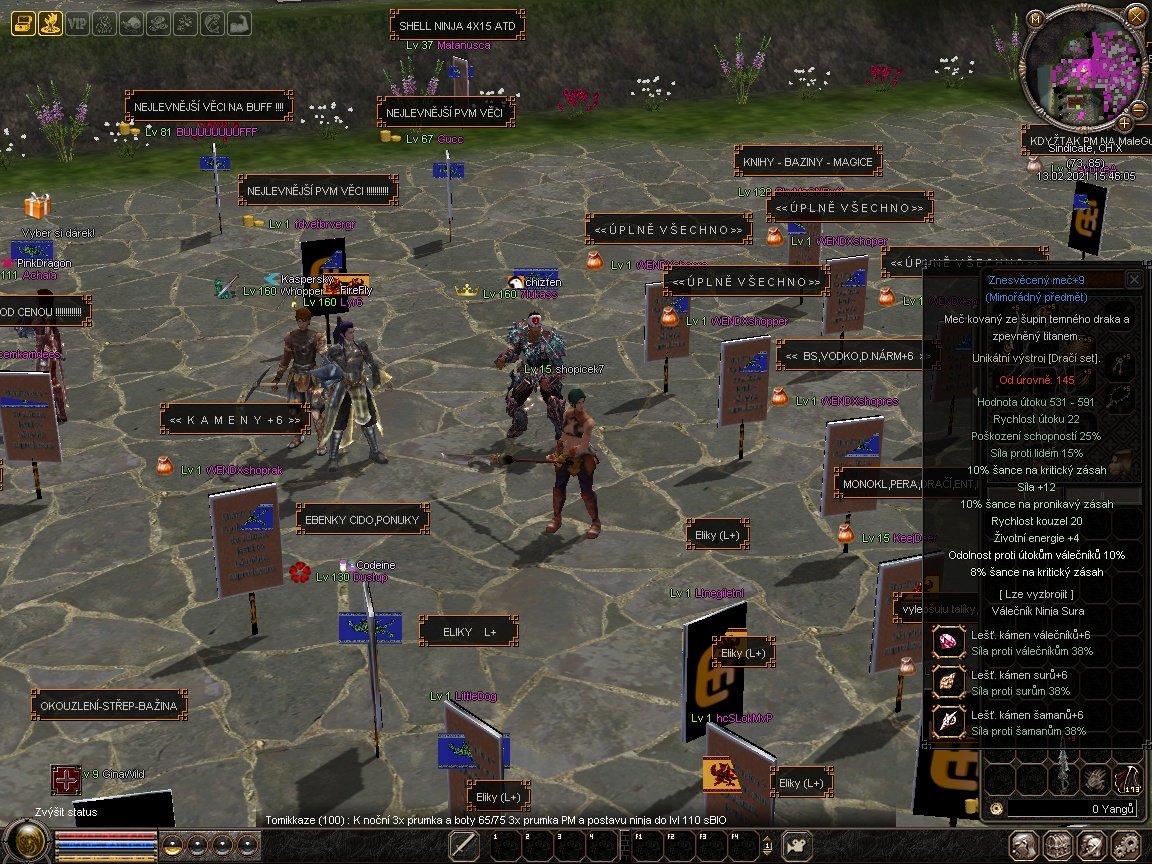
Task: Select the sword attack quickslot
Action: (463, 845)
